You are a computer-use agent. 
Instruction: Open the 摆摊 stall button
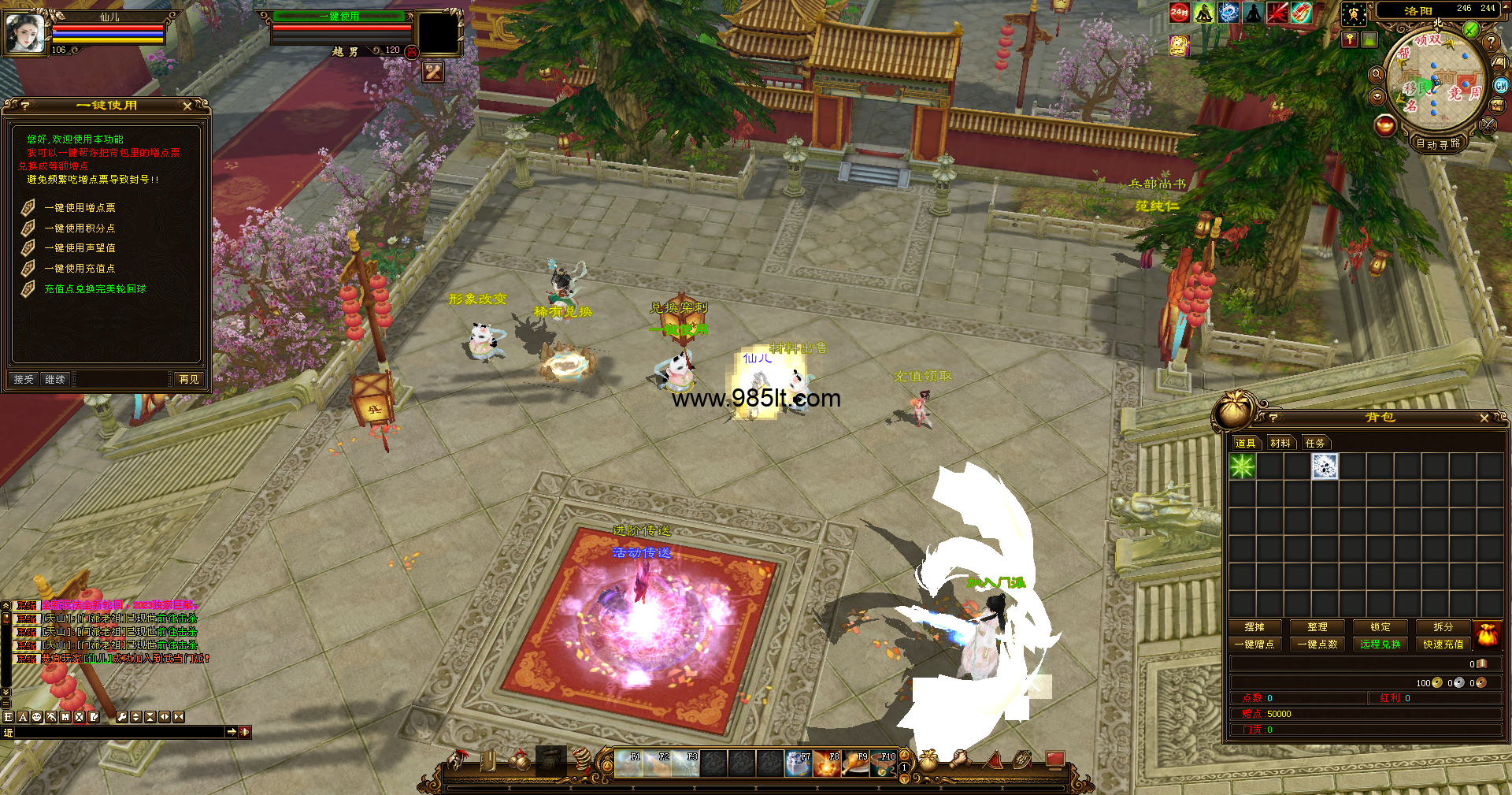pyautogui.click(x=1254, y=627)
